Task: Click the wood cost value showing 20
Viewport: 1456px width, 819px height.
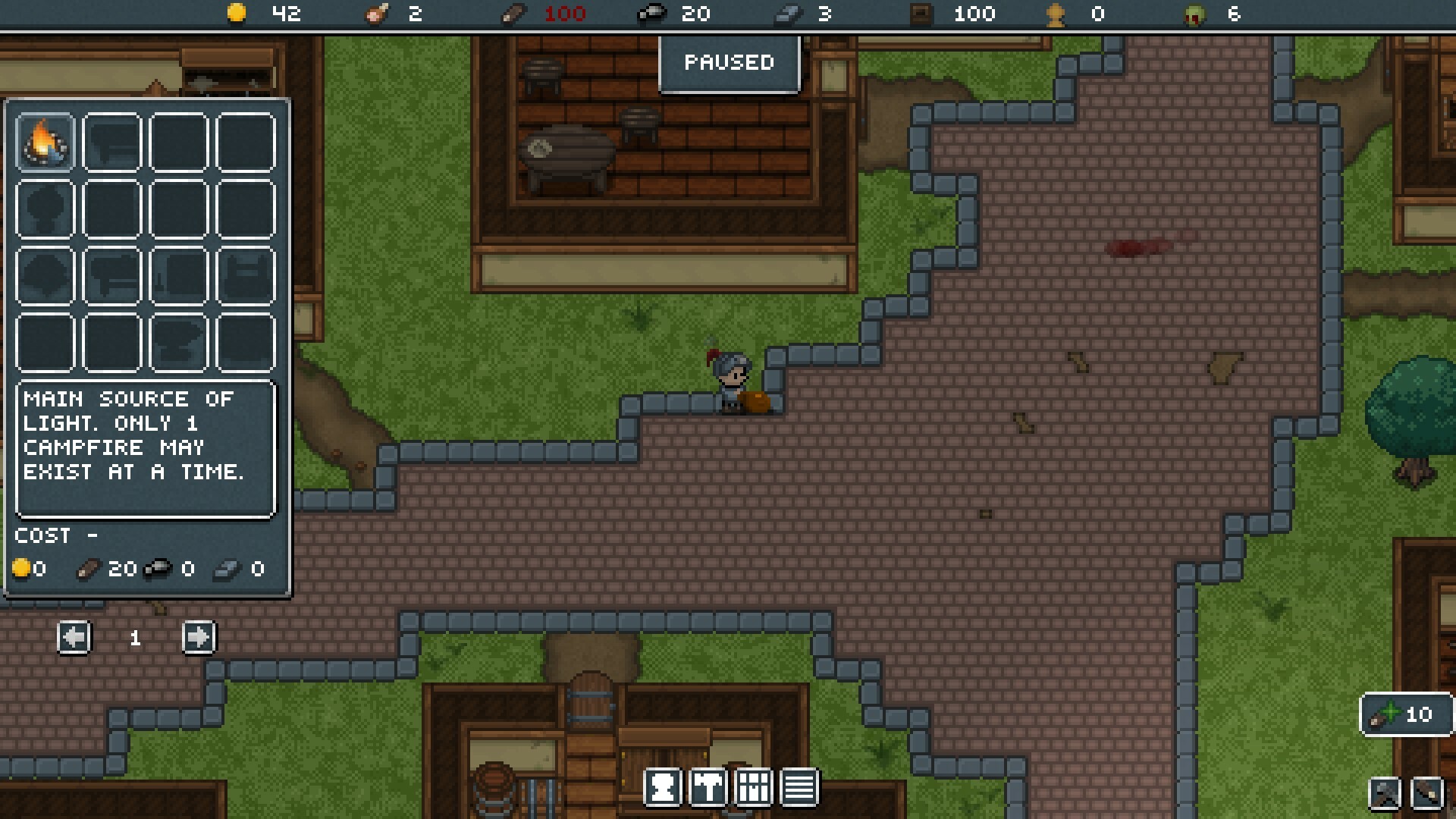Action: point(121,570)
